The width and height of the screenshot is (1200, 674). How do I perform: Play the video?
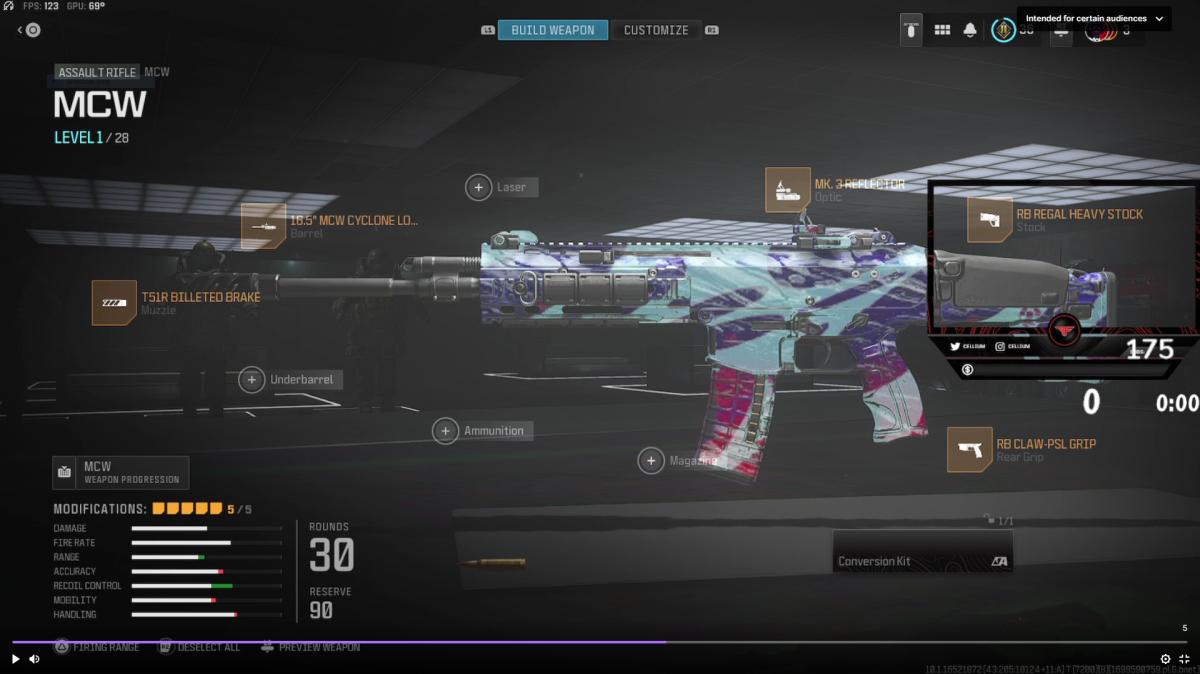[15, 659]
